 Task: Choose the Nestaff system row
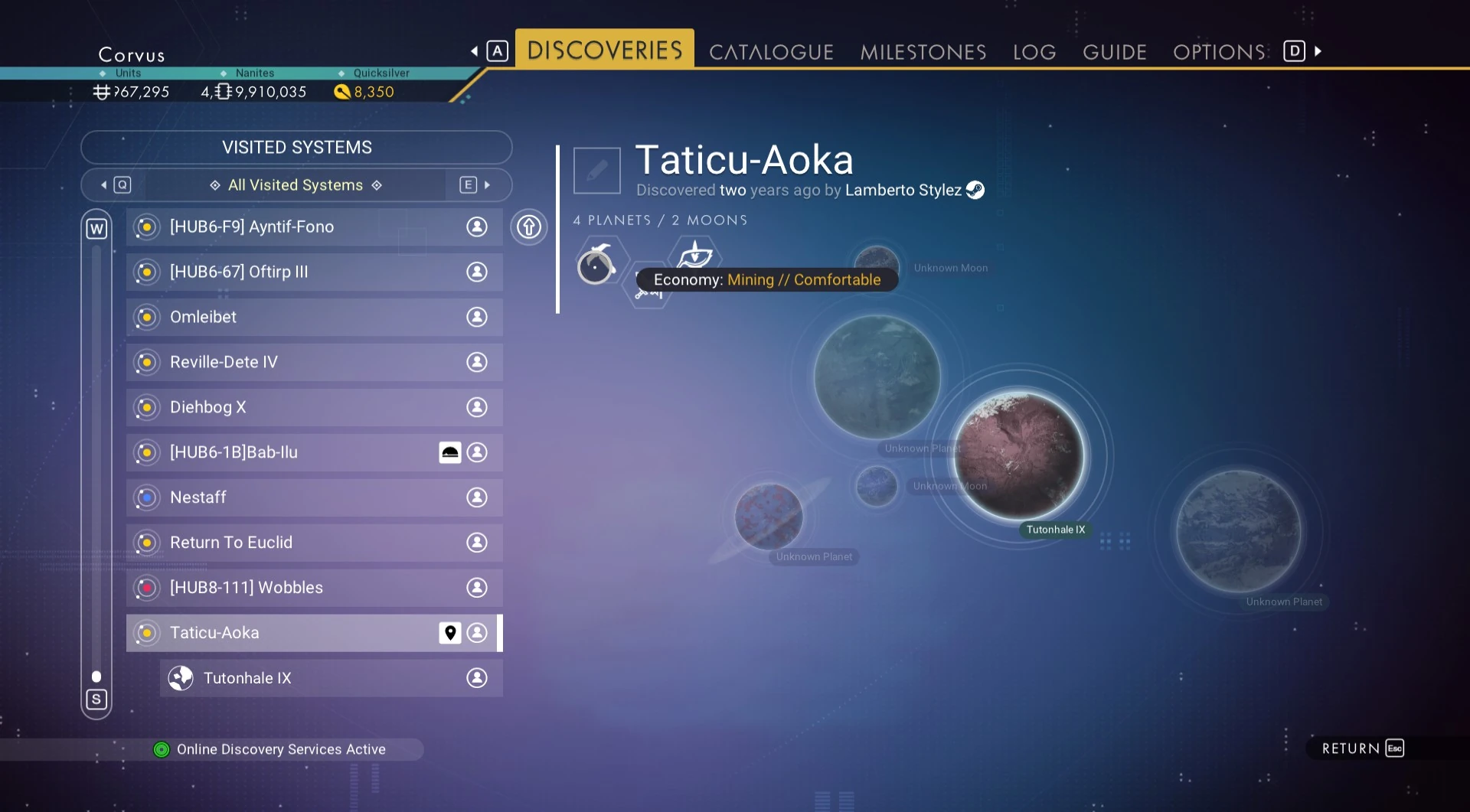coord(314,497)
